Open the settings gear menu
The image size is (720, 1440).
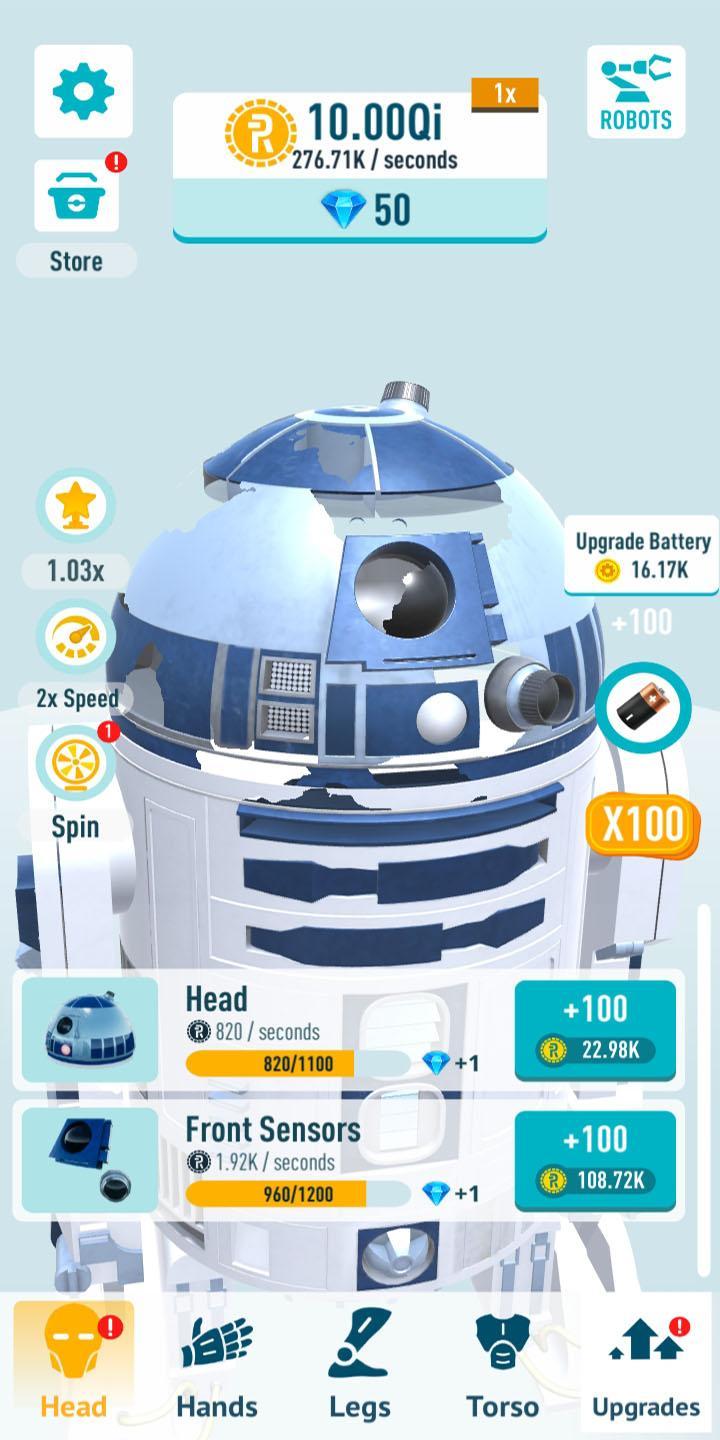pos(83,92)
